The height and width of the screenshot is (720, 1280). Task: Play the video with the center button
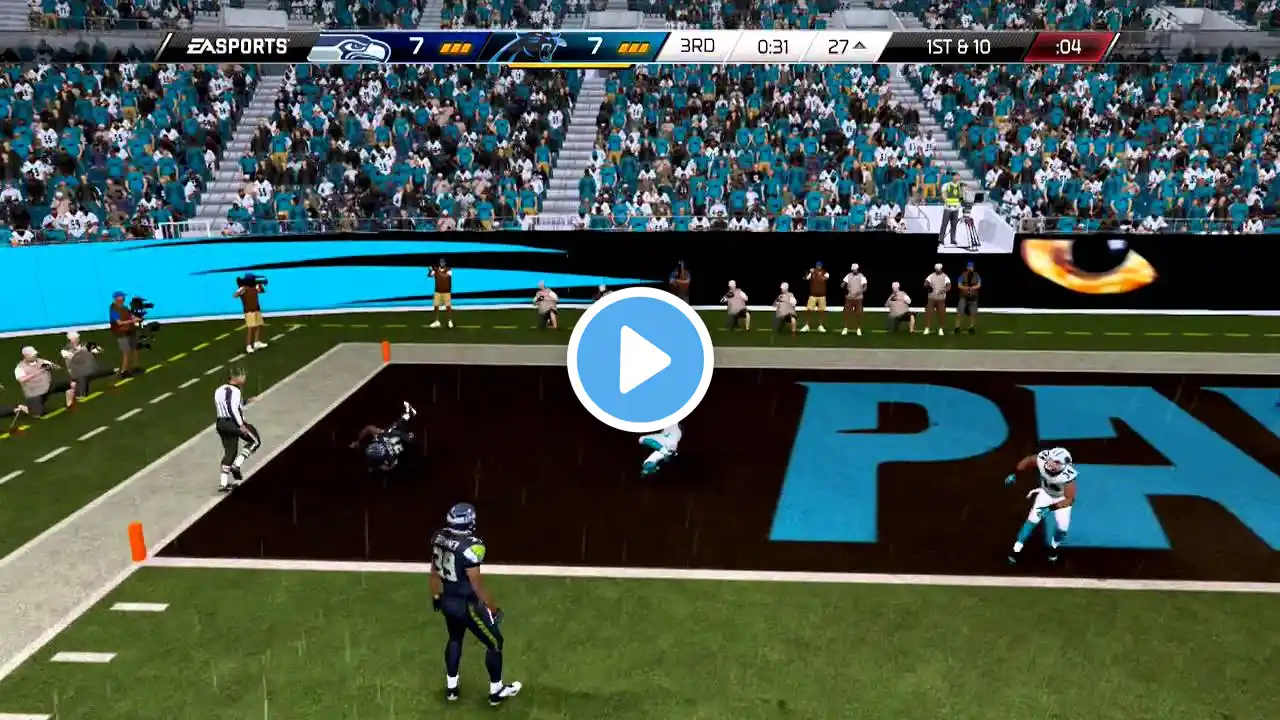point(640,360)
